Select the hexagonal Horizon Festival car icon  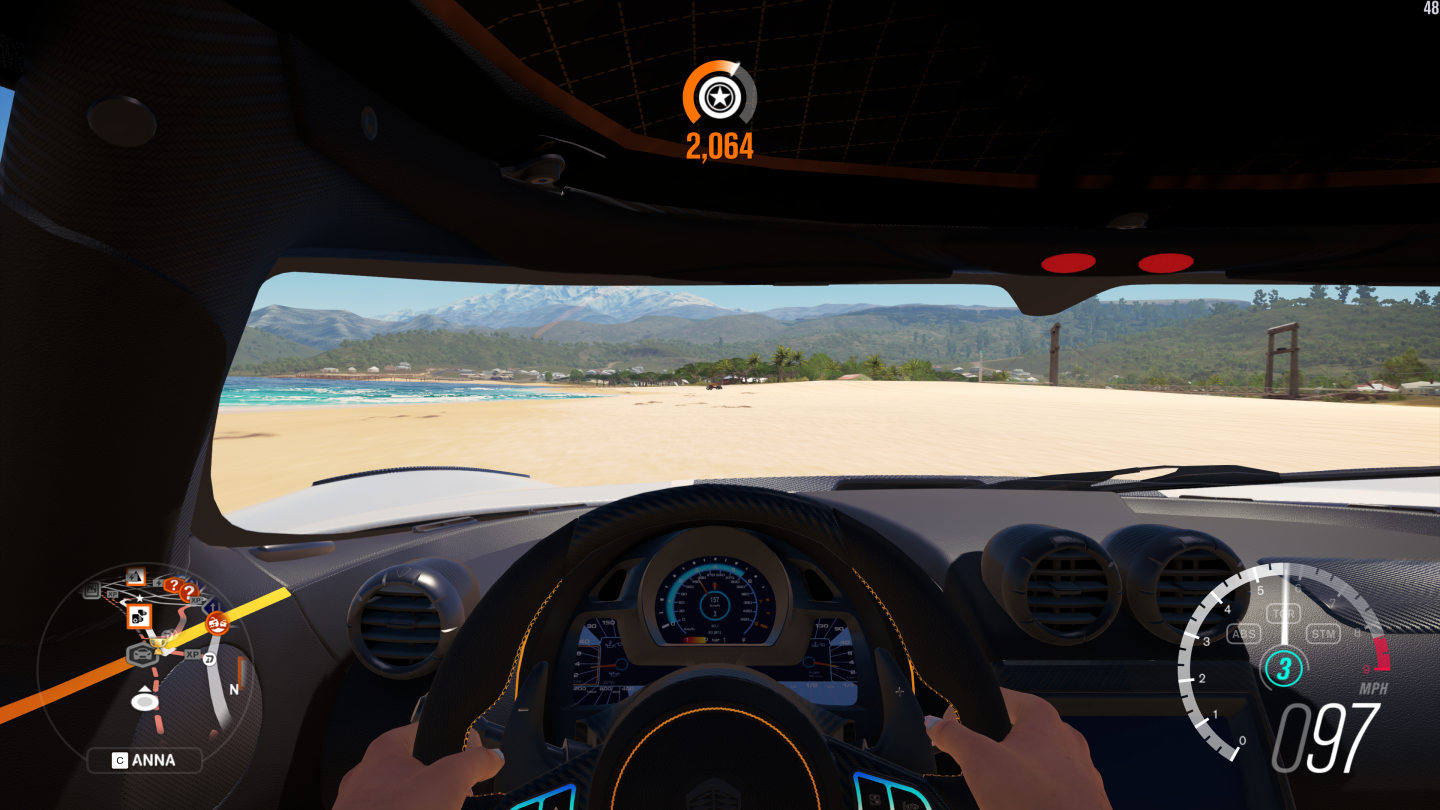143,654
